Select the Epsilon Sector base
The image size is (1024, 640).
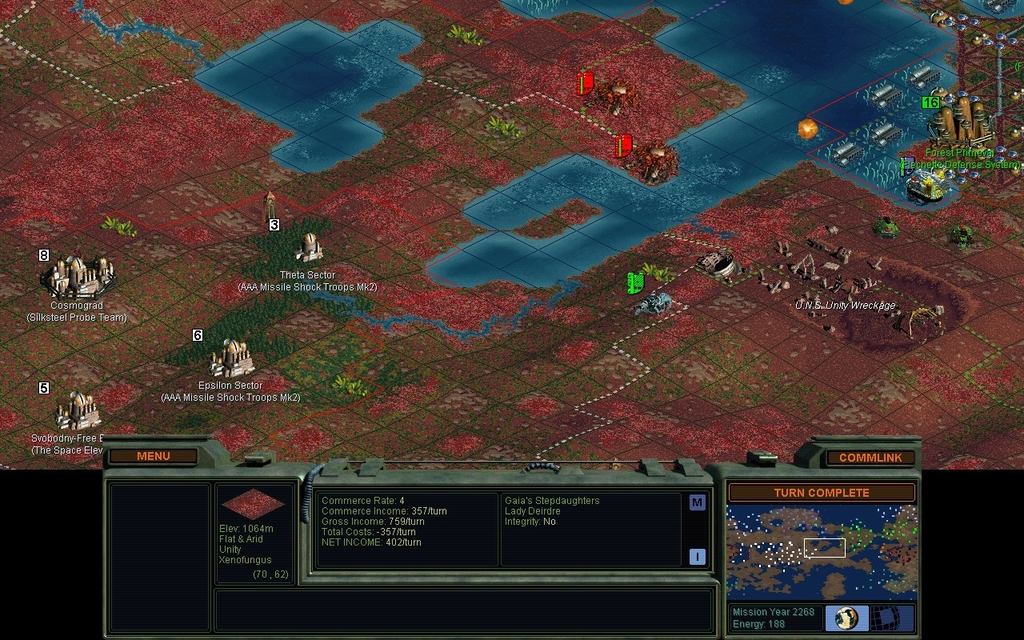coord(231,357)
